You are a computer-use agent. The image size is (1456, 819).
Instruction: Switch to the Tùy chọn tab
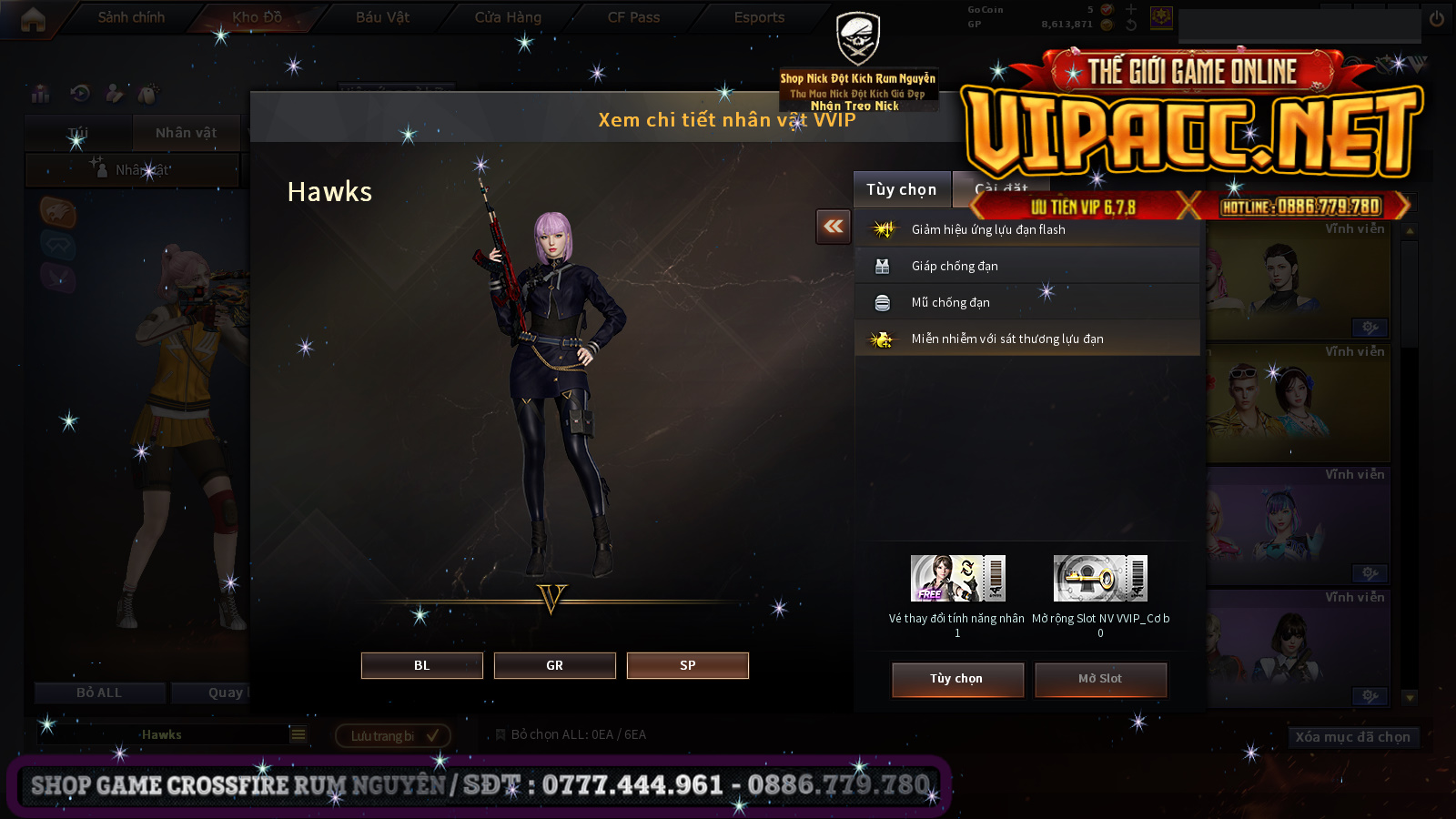click(901, 189)
